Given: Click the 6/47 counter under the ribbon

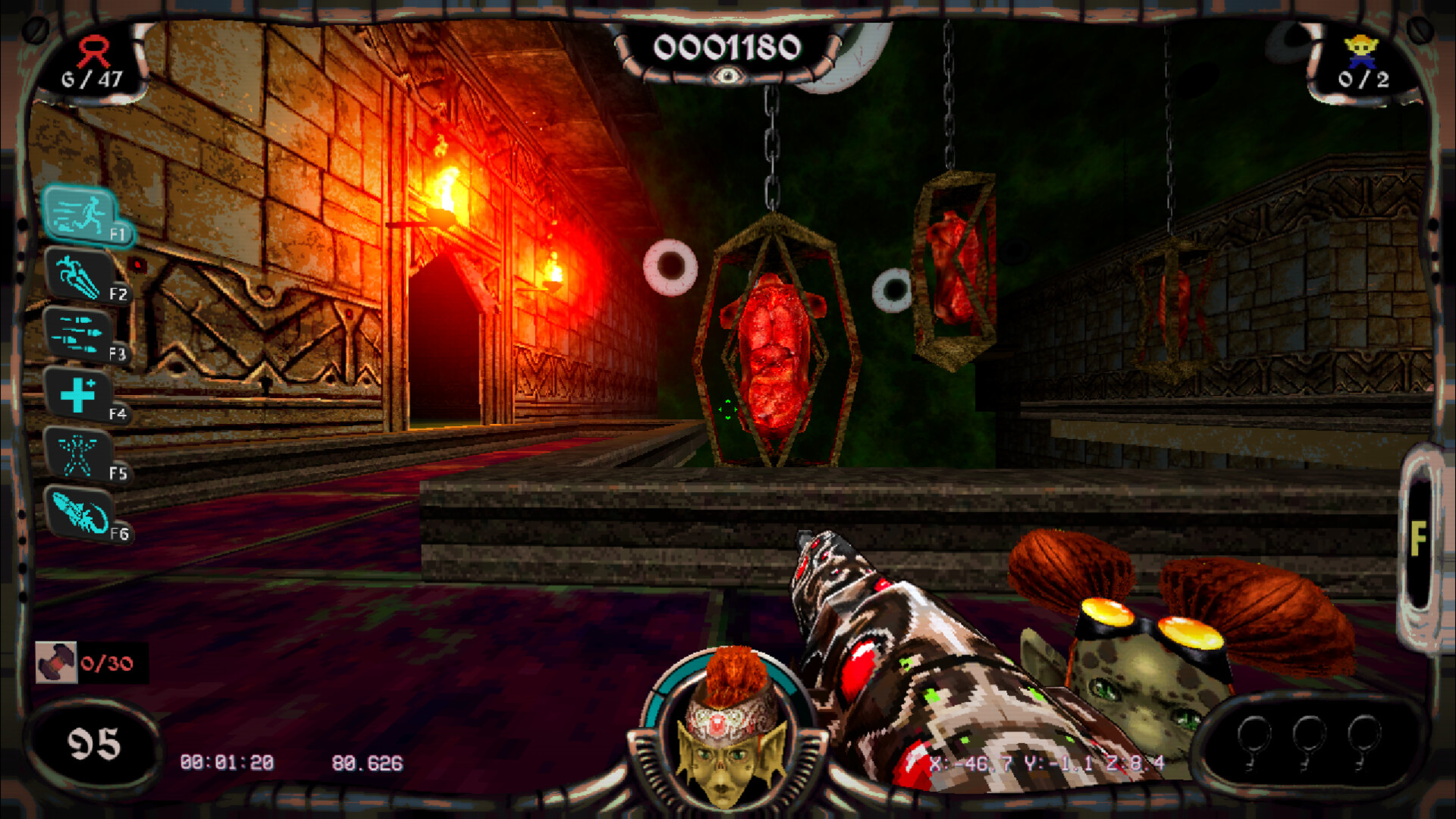Looking at the screenshot, I should coord(93,77).
